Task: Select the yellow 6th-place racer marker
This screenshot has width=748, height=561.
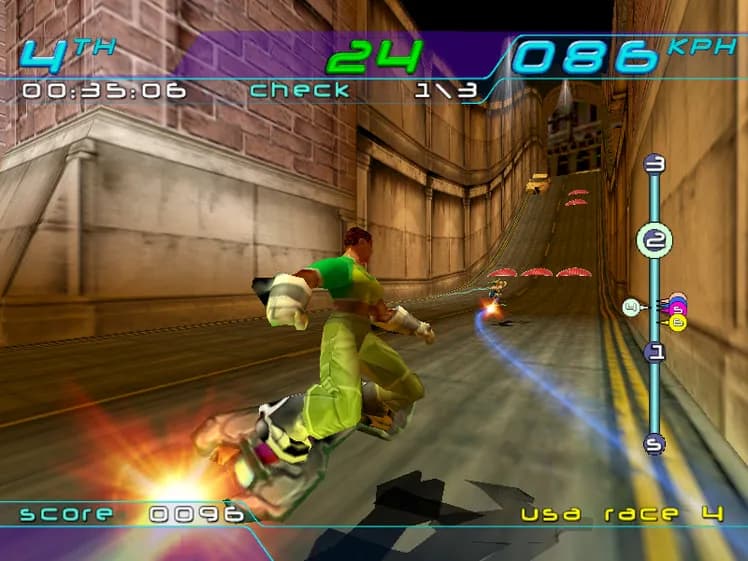Action: (678, 322)
